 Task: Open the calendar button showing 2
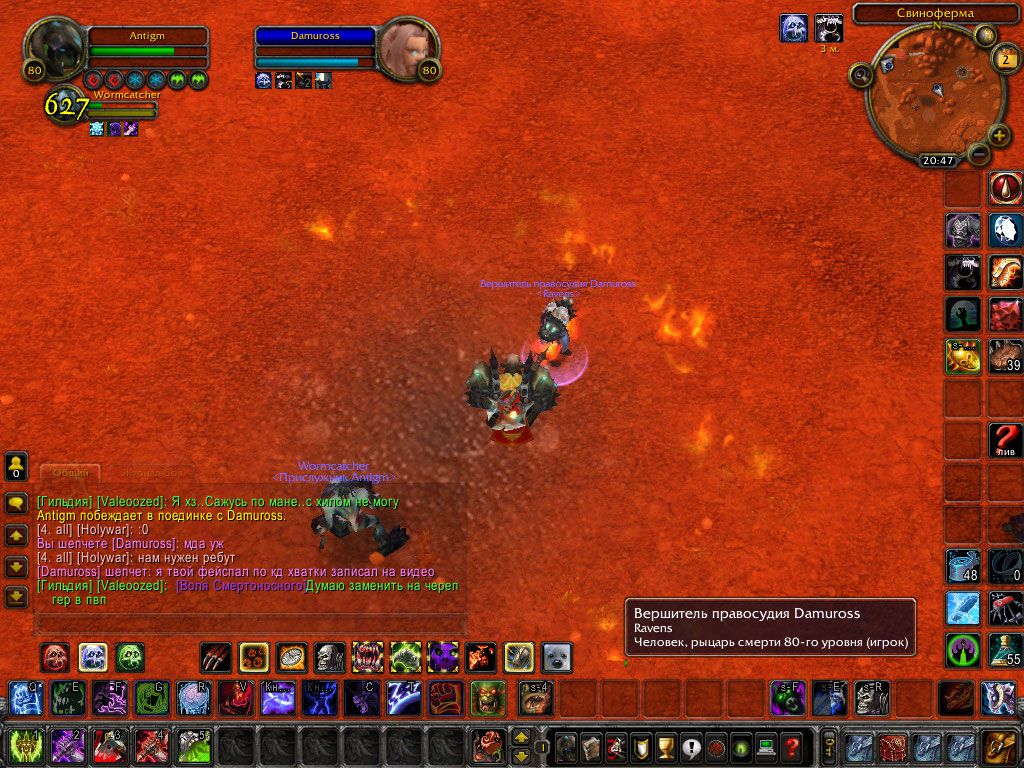click(1004, 59)
